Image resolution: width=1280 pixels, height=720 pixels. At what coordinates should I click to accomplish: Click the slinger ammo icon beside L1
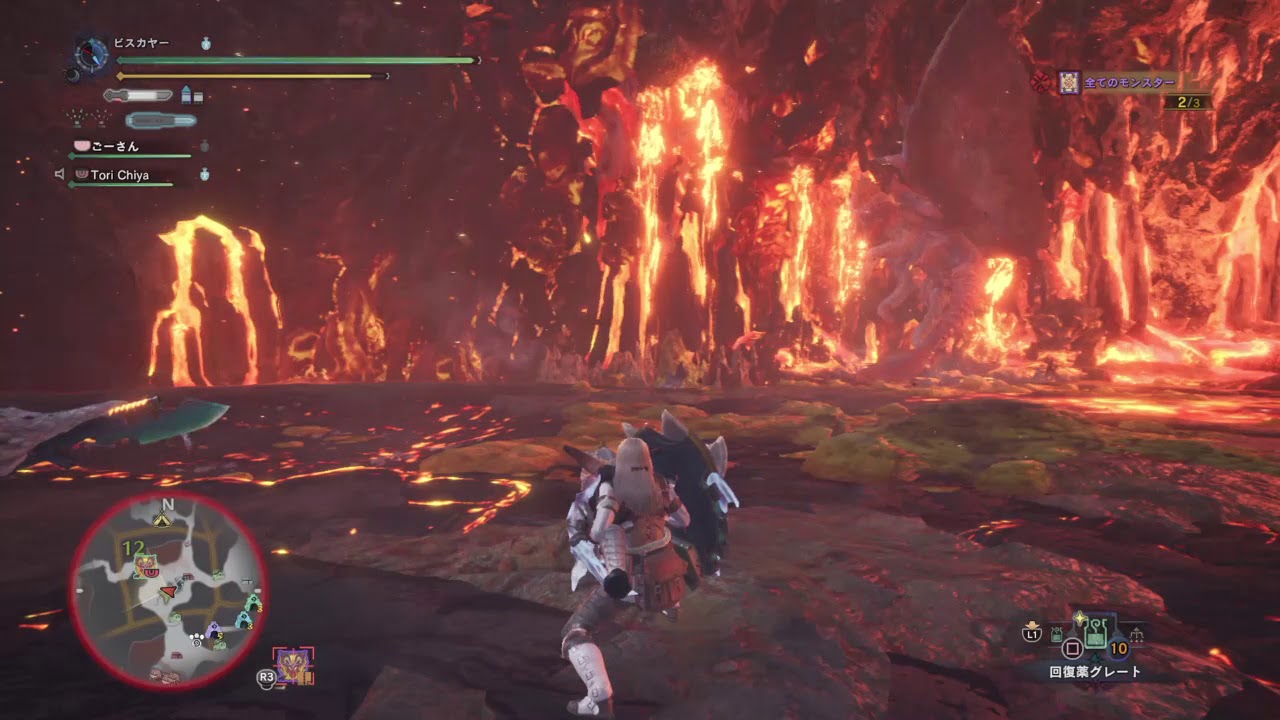pyautogui.click(x=1057, y=634)
